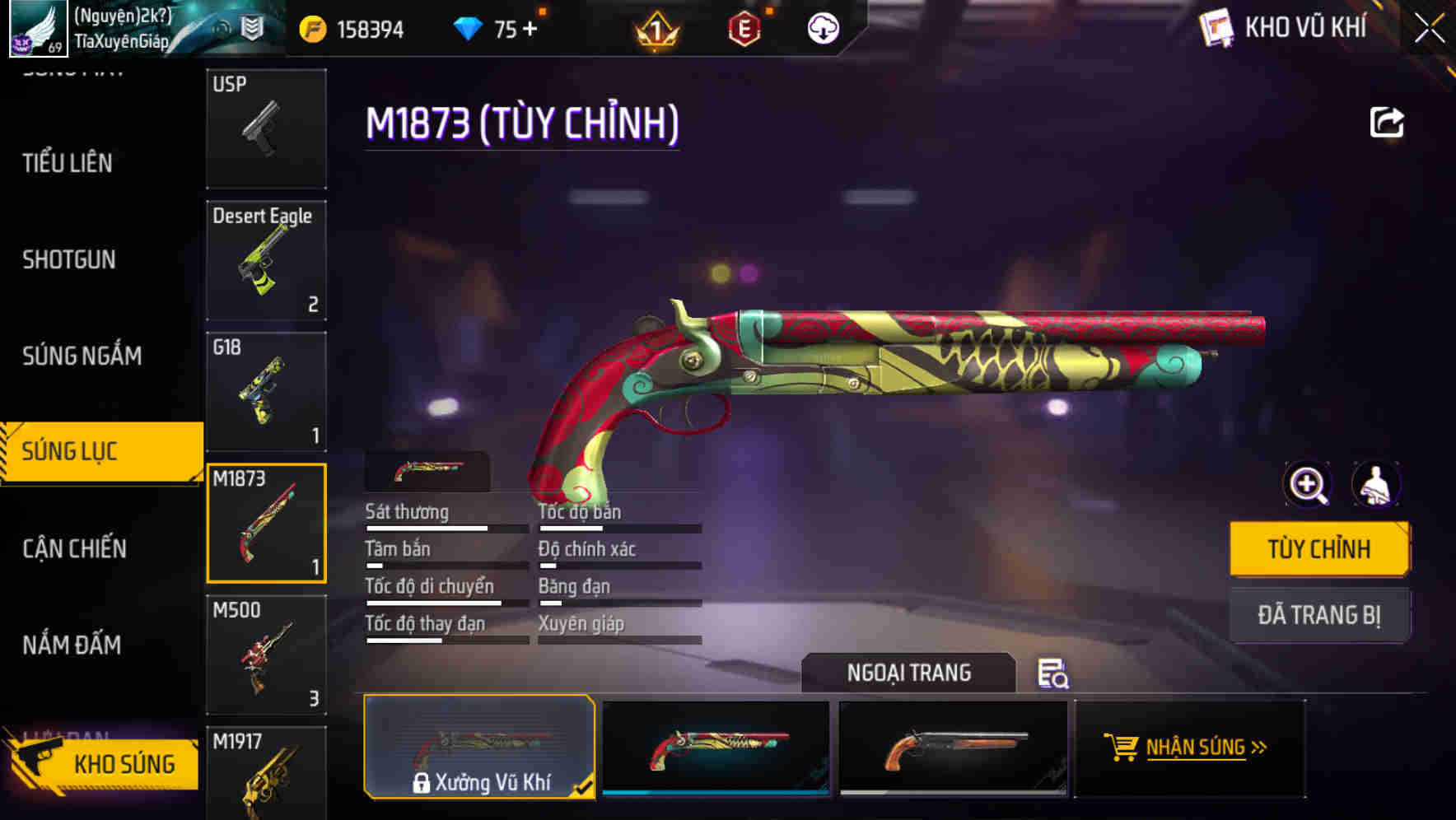Viewport: 1456px width, 820px height.
Task: Open the NGOẠI TRANG tab
Action: pyautogui.click(x=910, y=673)
